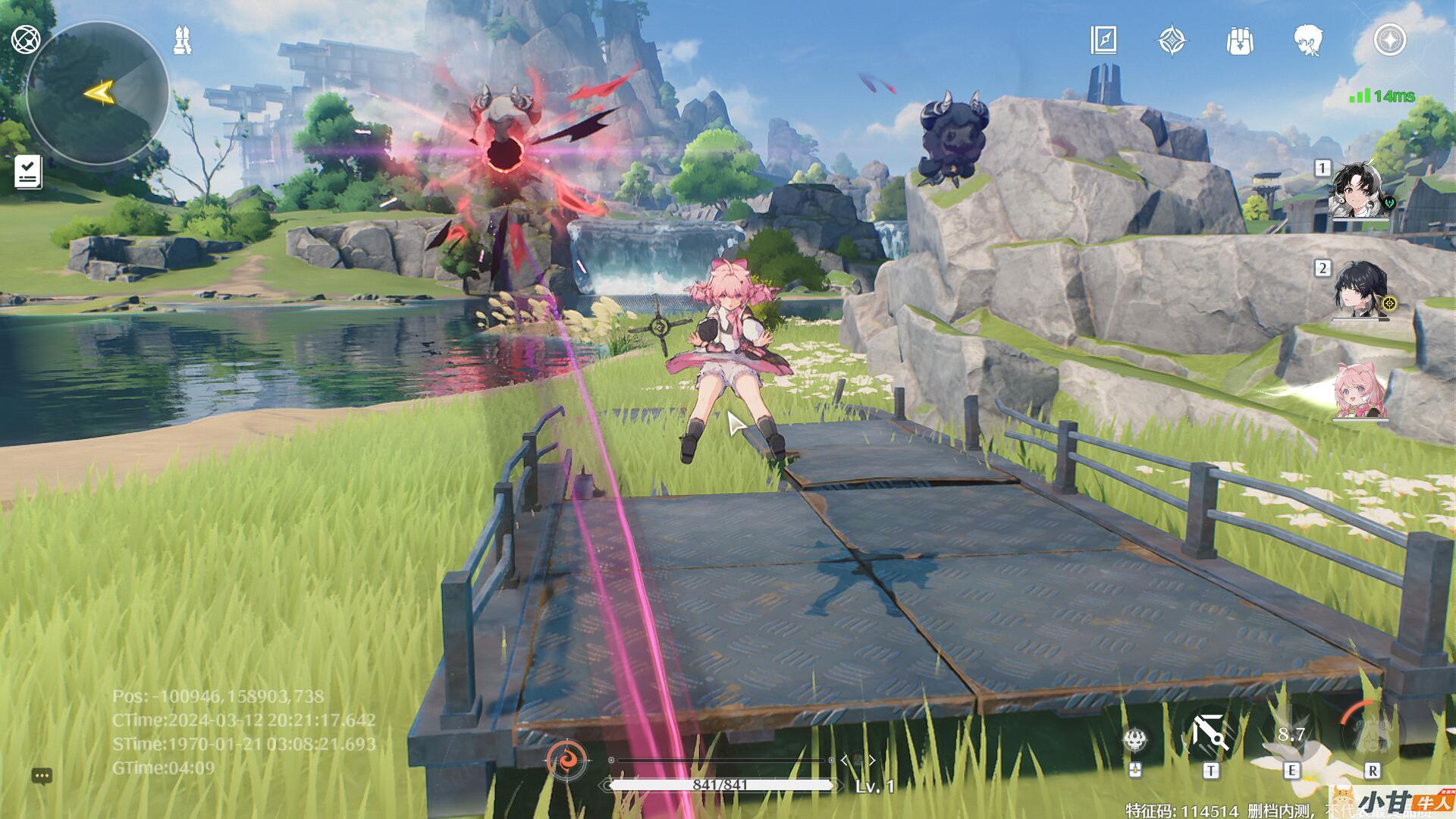The height and width of the screenshot is (819, 1456).
Task: Click the globe icon beside the minimap
Action: click(26, 39)
